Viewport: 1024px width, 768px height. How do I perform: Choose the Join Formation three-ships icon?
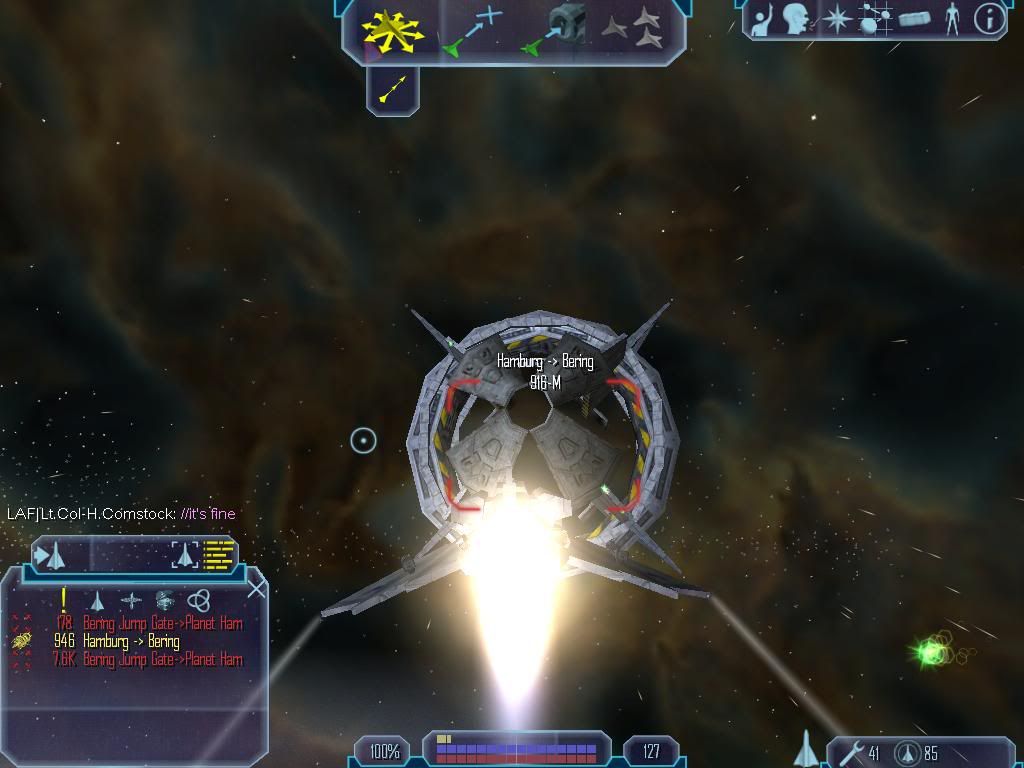pyautogui.click(x=632, y=29)
